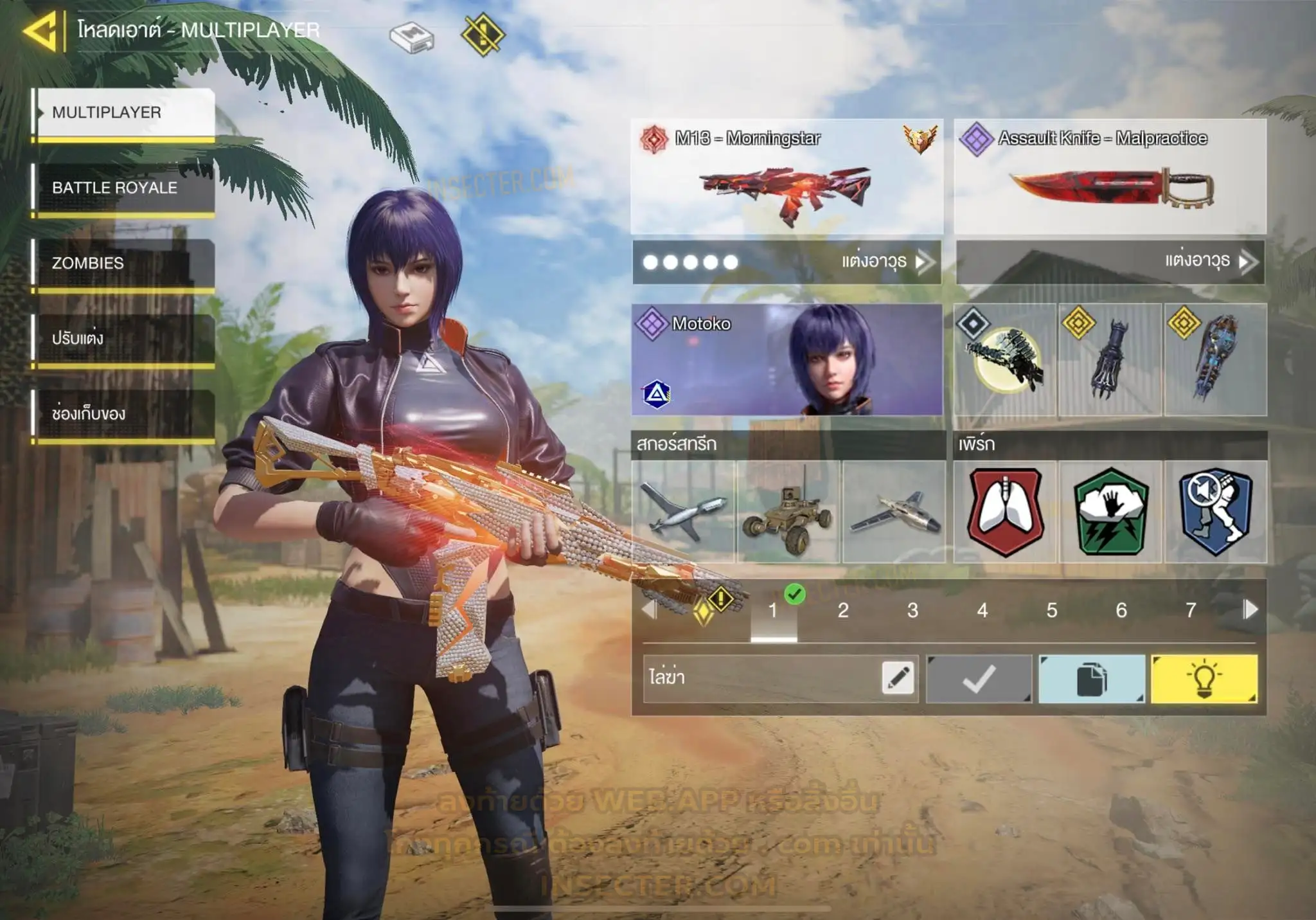Choose the Assault Knife Malpractice slot
This screenshot has width=1316, height=920.
tap(1110, 177)
